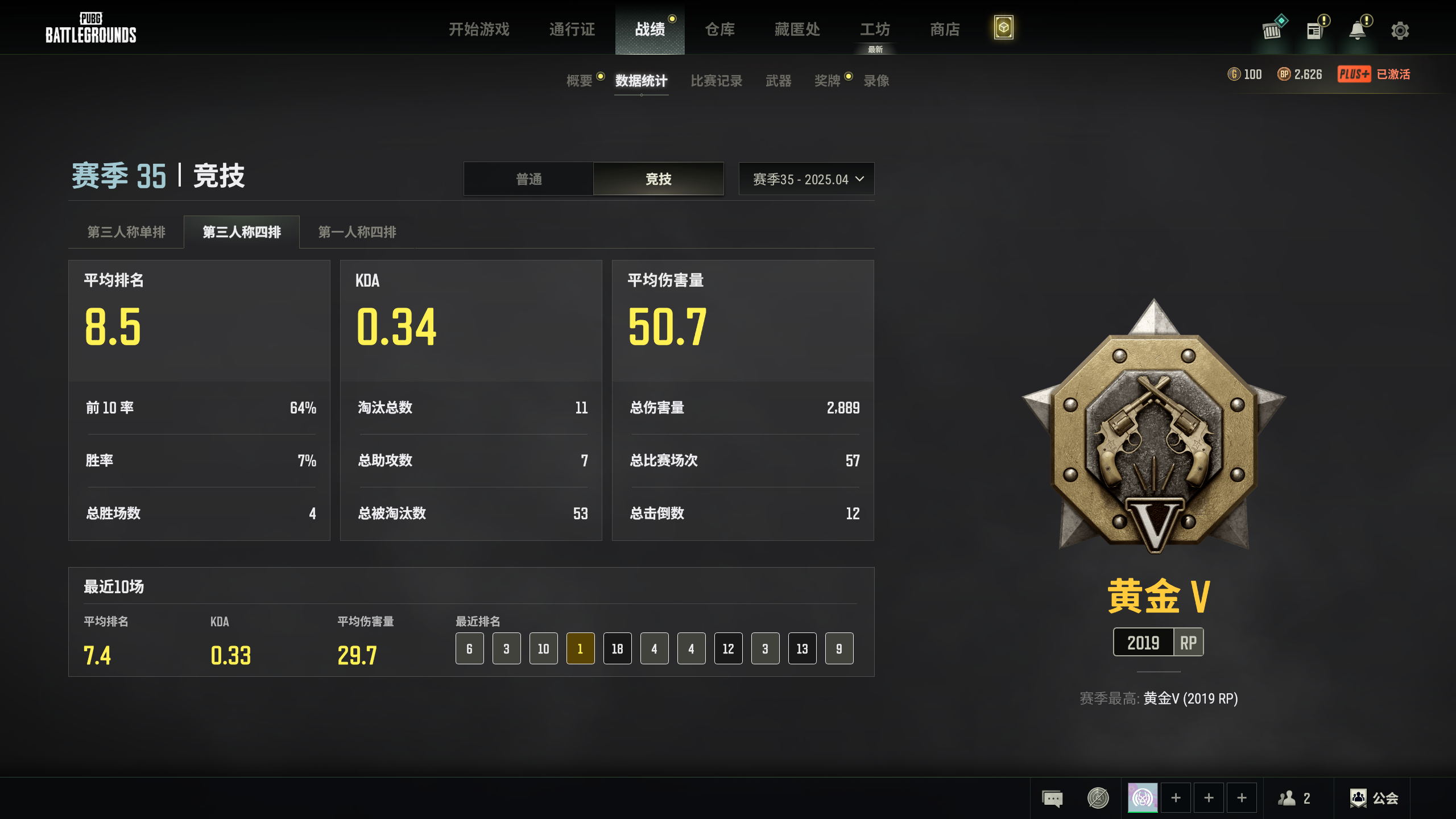Open the news icon with alert badge
This screenshot has width=1456, height=819.
(1314, 30)
